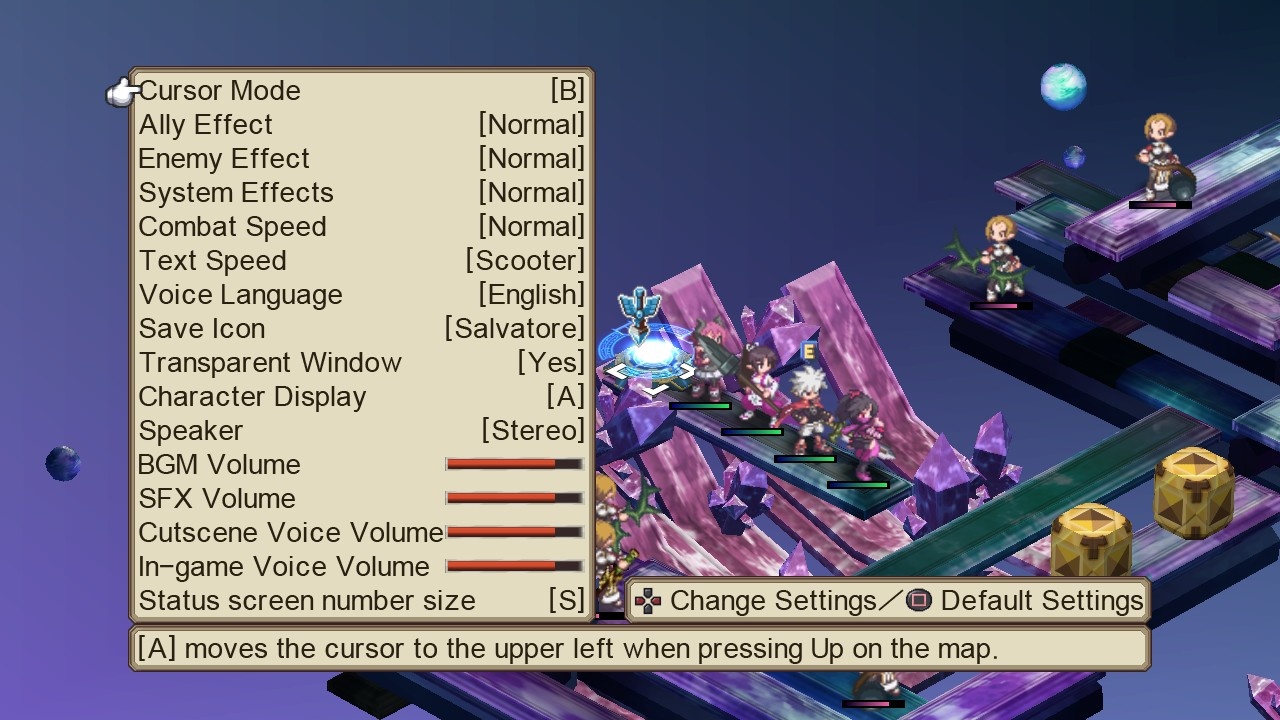Adjust the BGM Volume slider

click(513, 463)
